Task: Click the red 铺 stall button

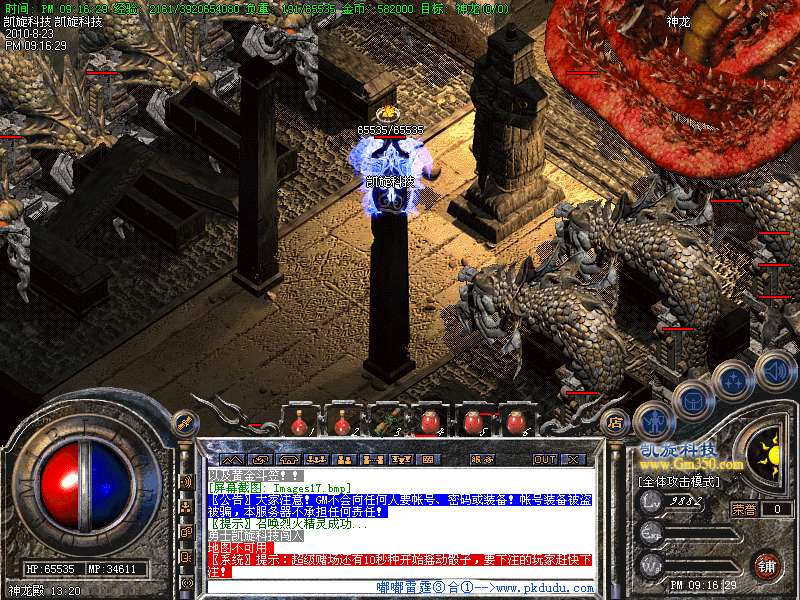Action: pyautogui.click(x=765, y=565)
